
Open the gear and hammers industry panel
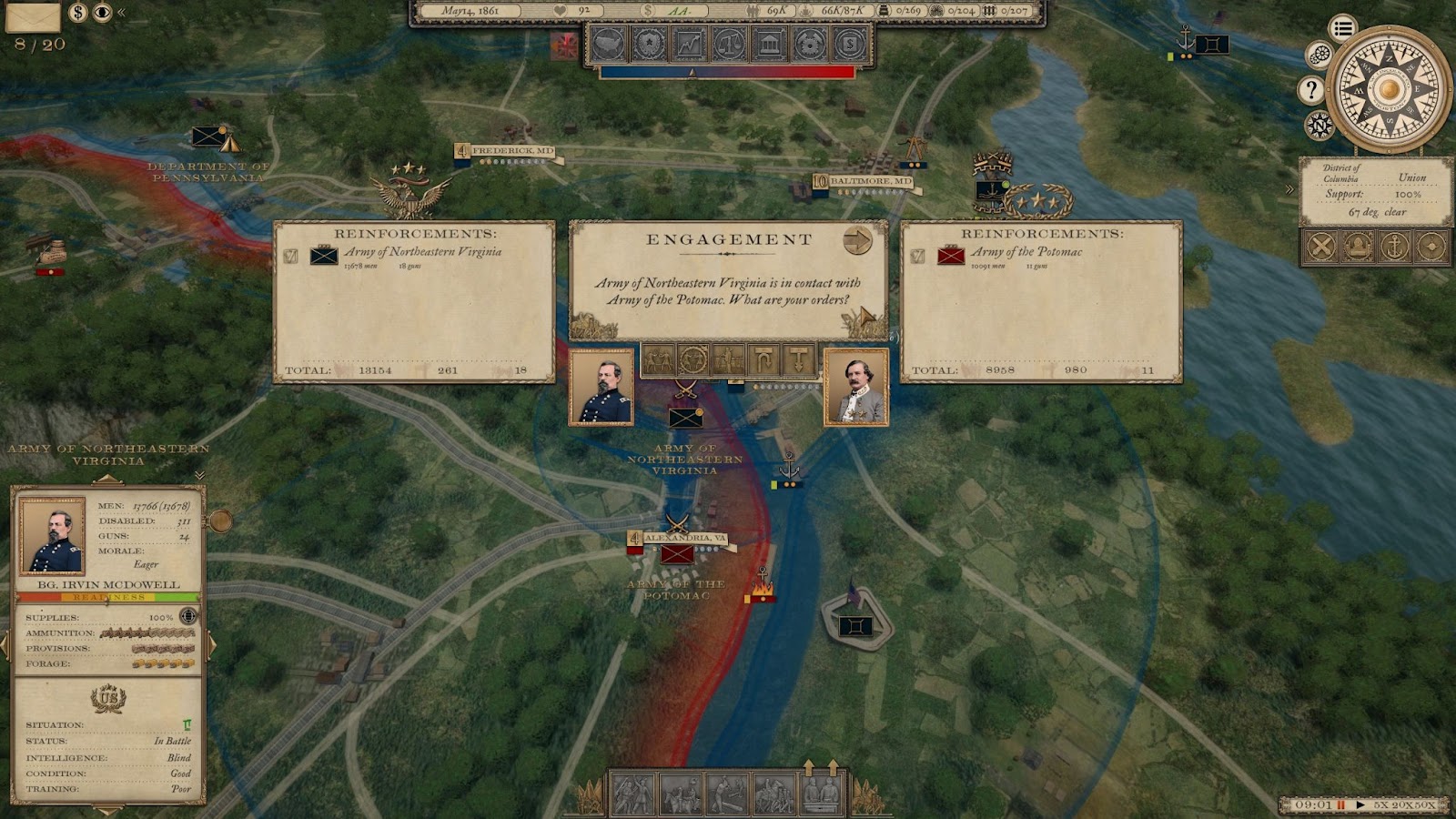point(809,44)
